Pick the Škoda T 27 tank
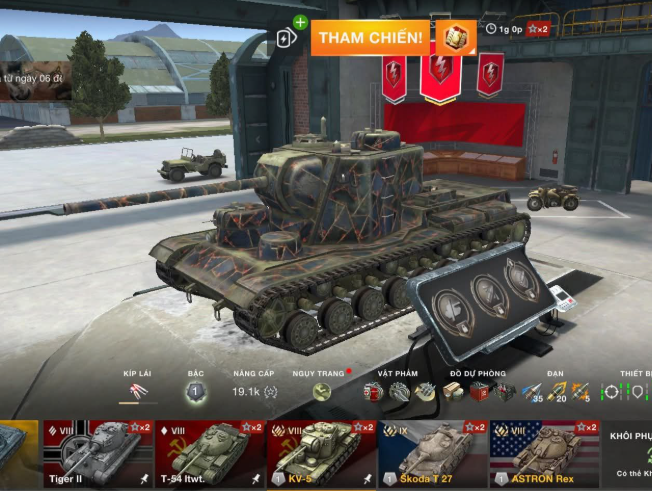This screenshot has width=652, height=491. coord(432,454)
